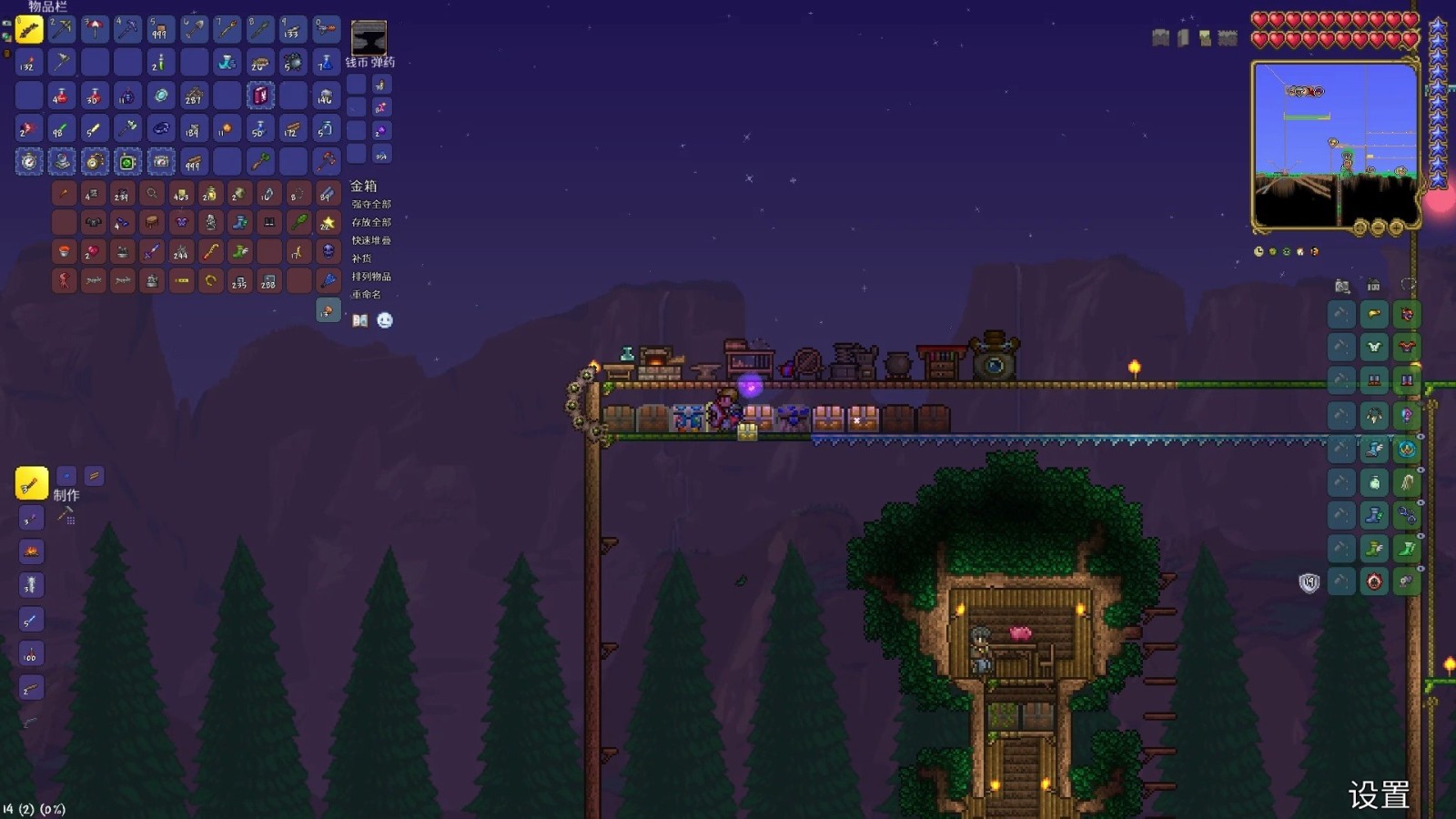Select the umbrella hotbar slot

pos(95,29)
